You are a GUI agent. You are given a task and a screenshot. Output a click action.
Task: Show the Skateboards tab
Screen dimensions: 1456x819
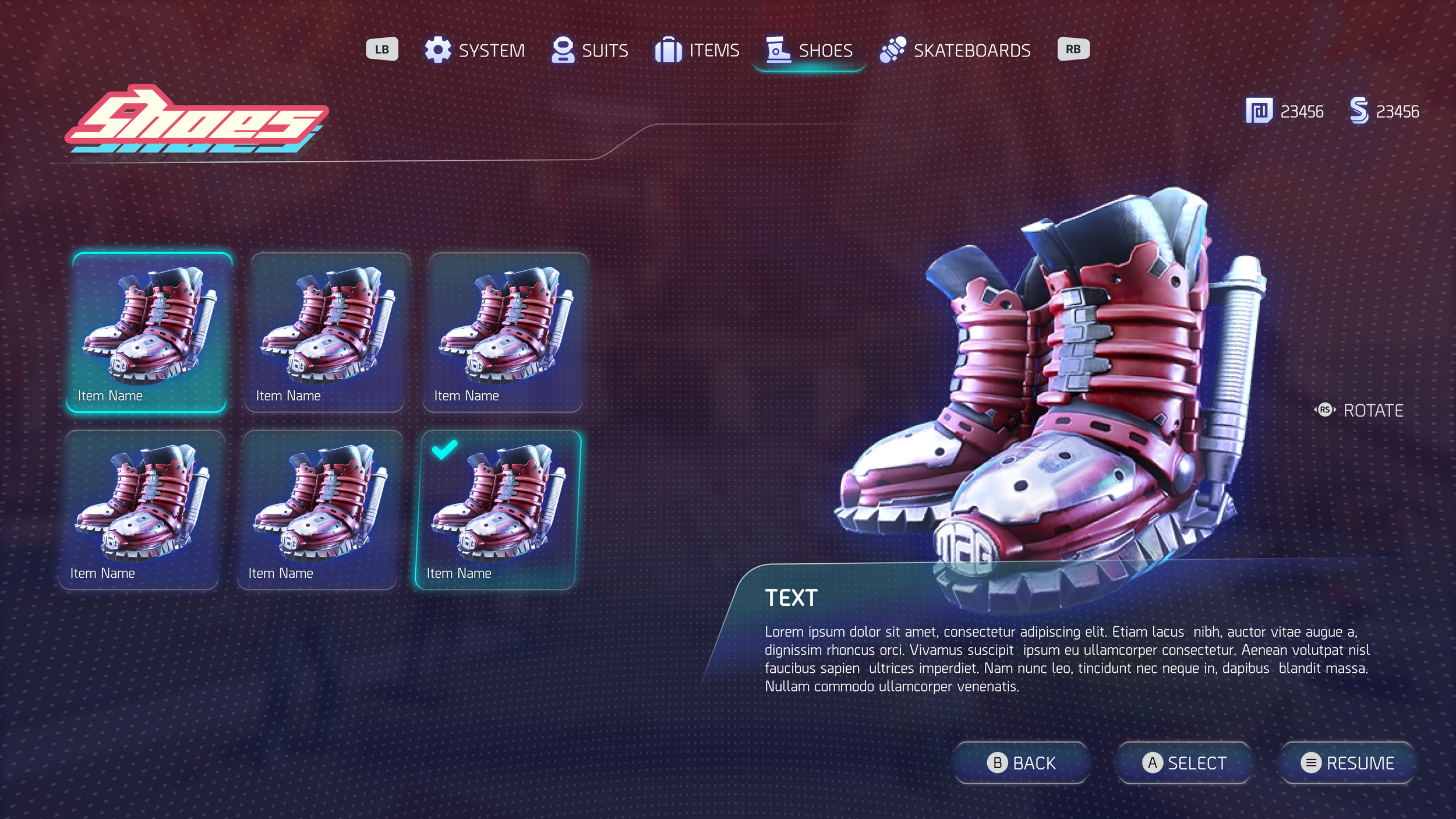pos(956,51)
